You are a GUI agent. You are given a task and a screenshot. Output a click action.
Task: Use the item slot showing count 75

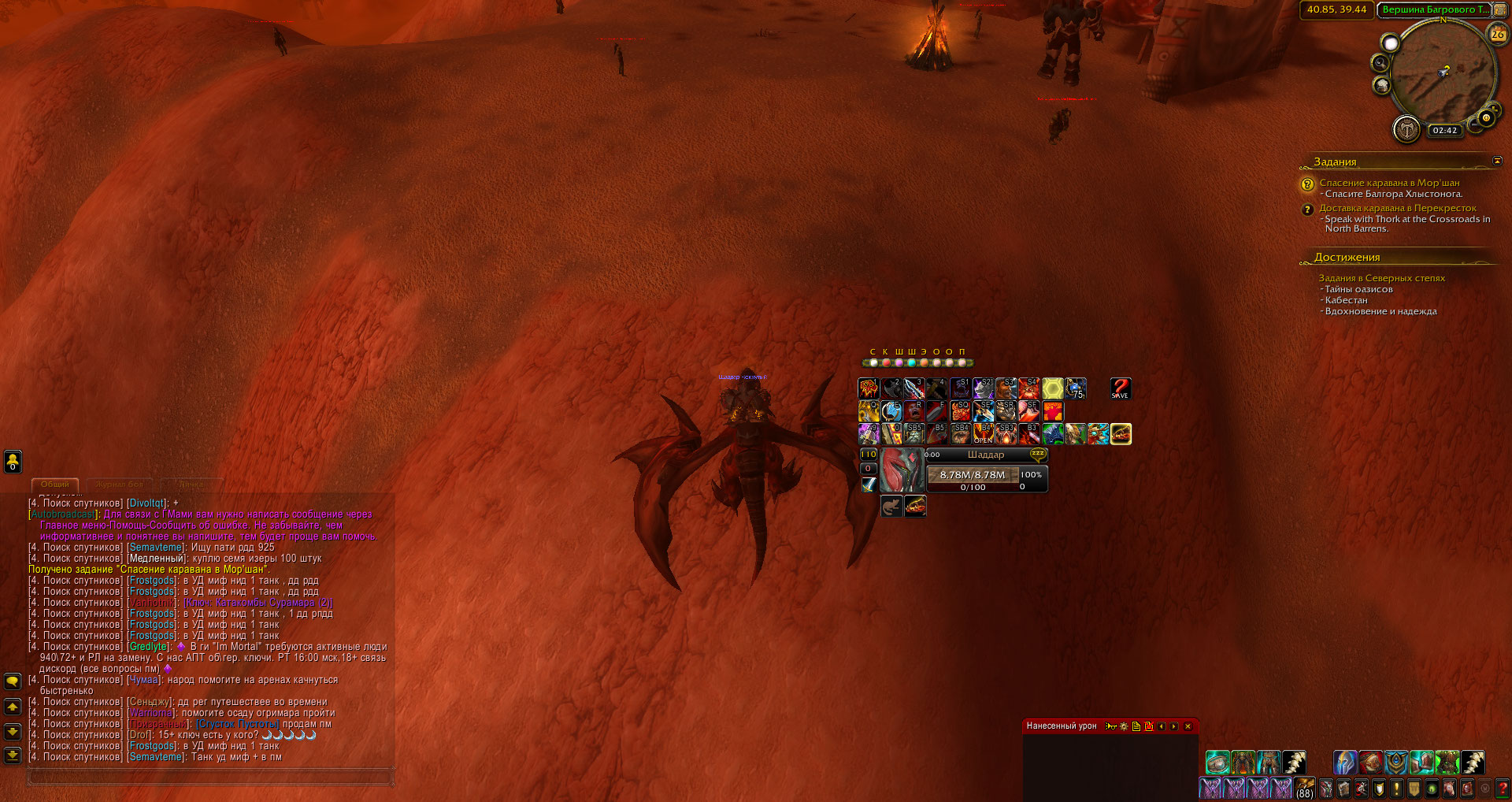click(1076, 388)
